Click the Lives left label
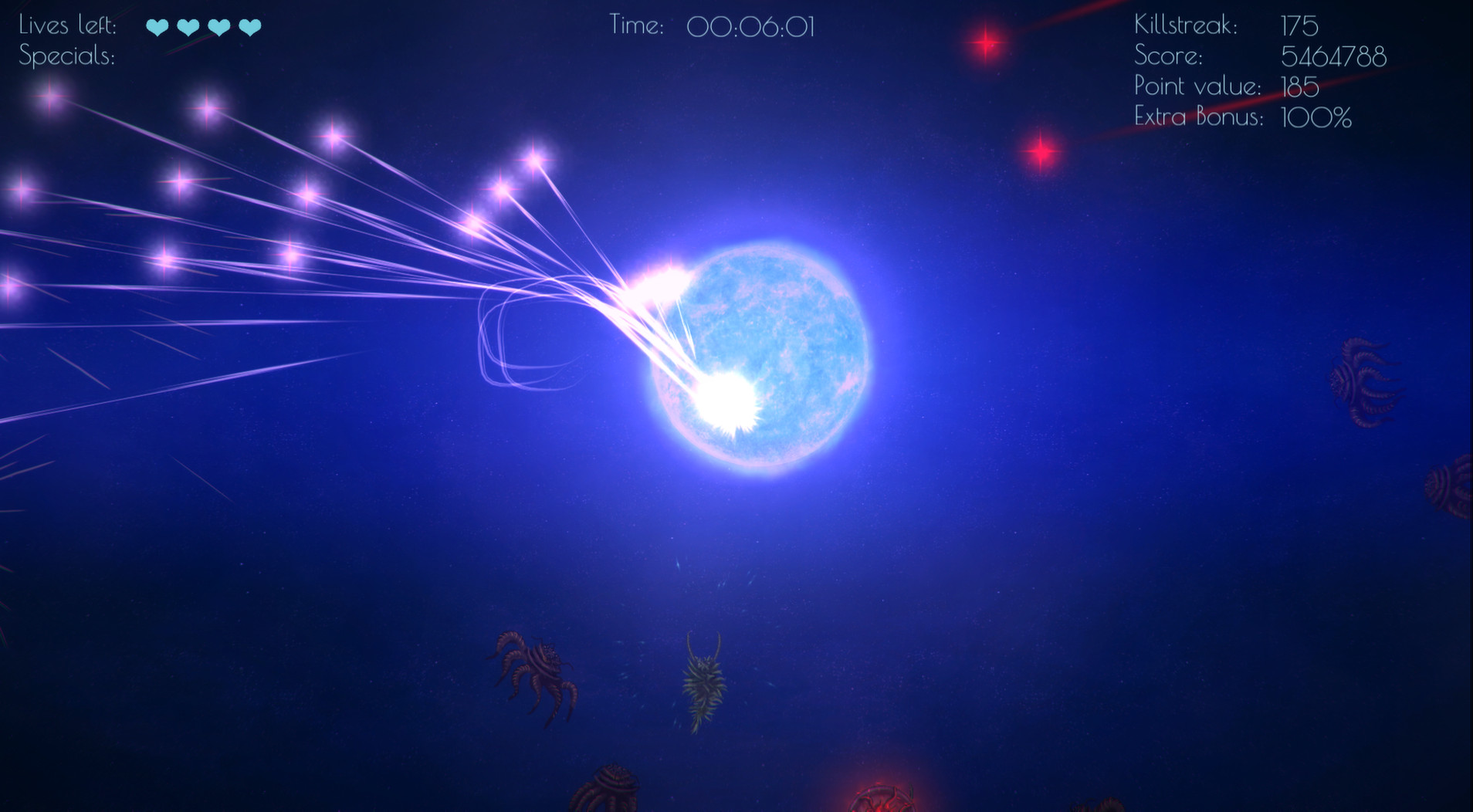This screenshot has width=1473, height=812. pos(68,25)
